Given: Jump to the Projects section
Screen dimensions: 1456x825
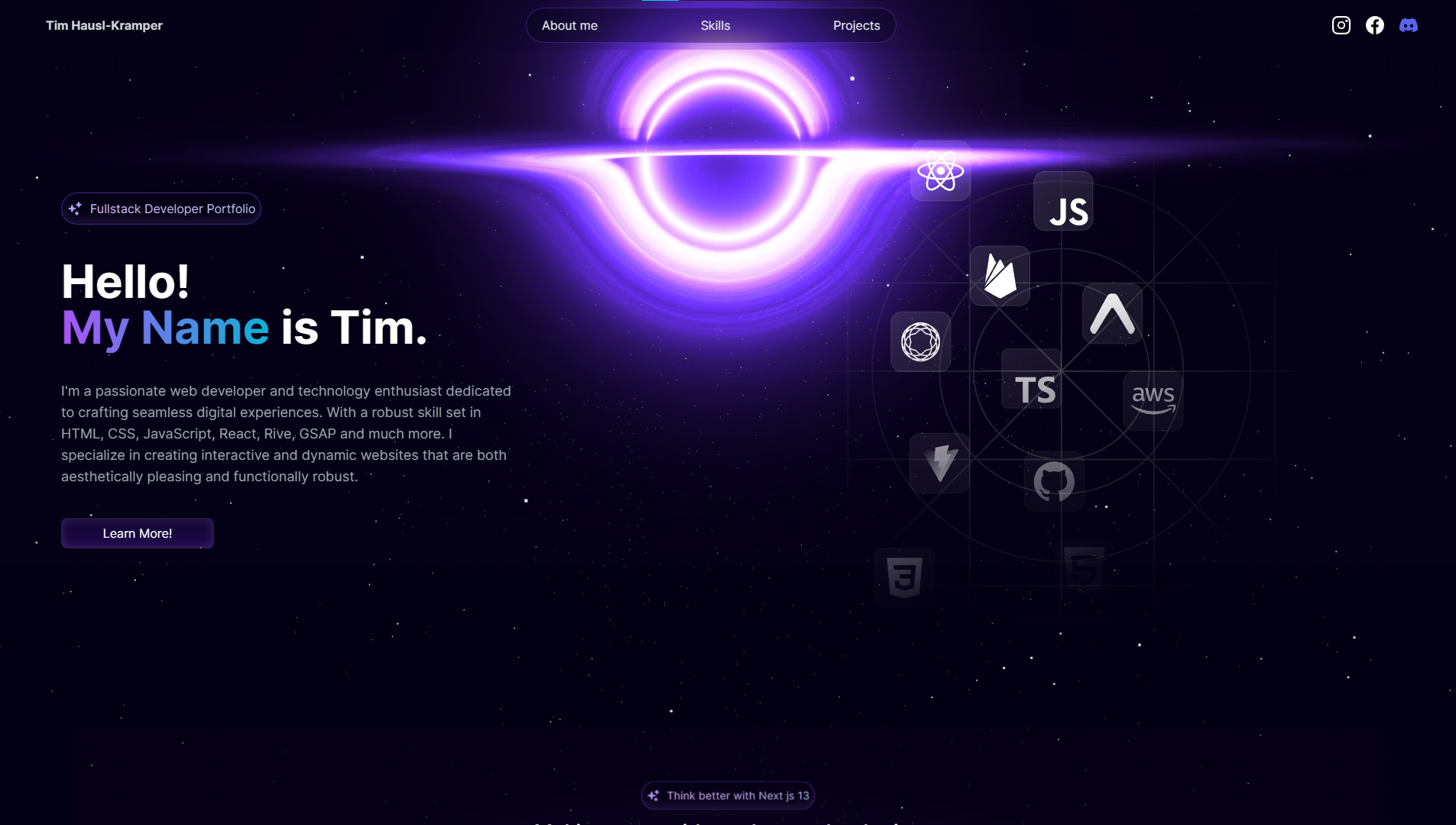Looking at the screenshot, I should pyautogui.click(x=856, y=25).
